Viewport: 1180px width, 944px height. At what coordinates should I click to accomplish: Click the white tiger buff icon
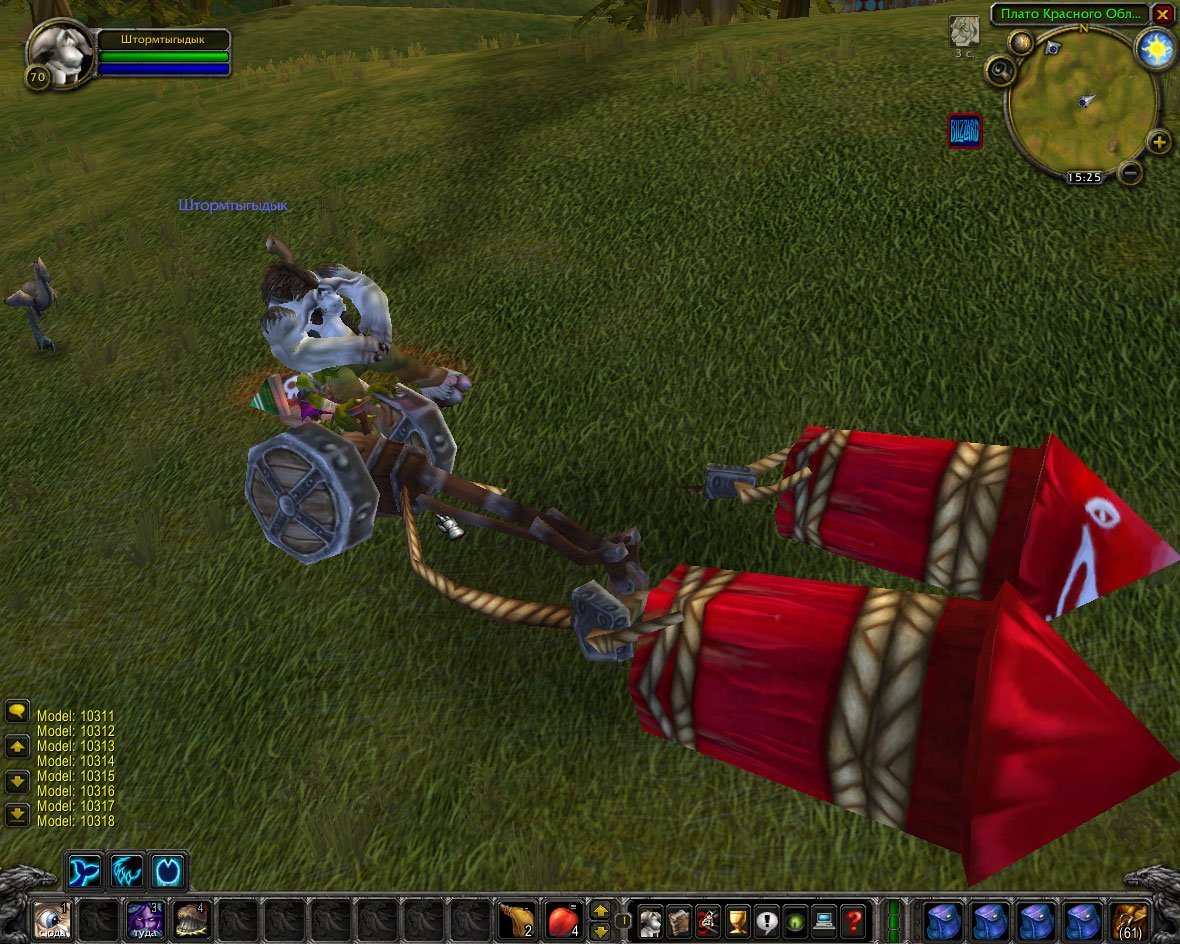click(x=964, y=32)
